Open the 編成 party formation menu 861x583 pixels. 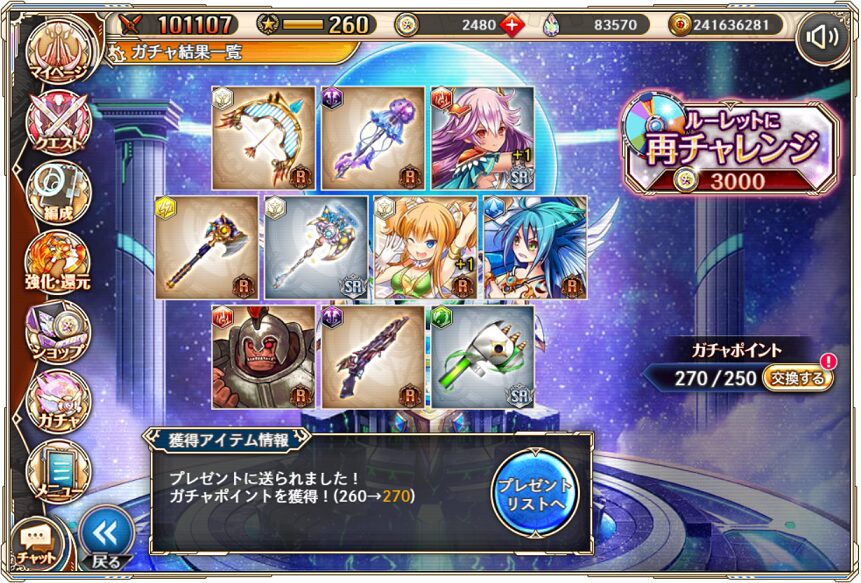click(x=57, y=193)
